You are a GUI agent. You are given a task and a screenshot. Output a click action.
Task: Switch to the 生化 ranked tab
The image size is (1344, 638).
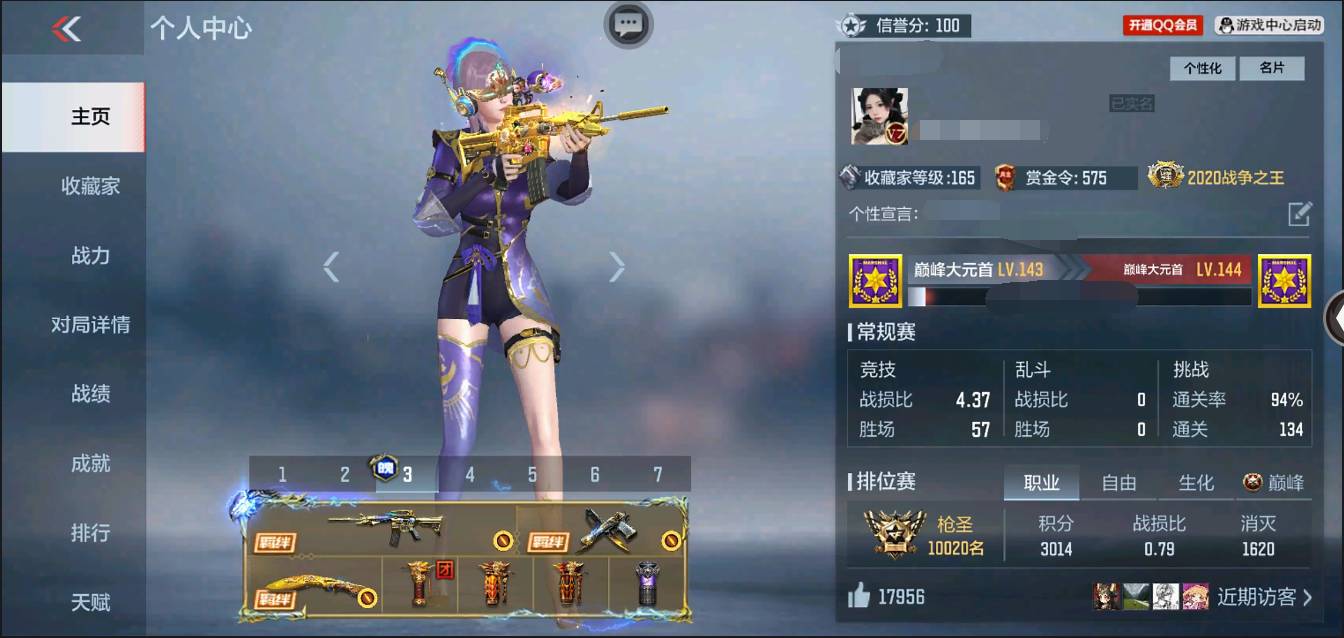1196,483
